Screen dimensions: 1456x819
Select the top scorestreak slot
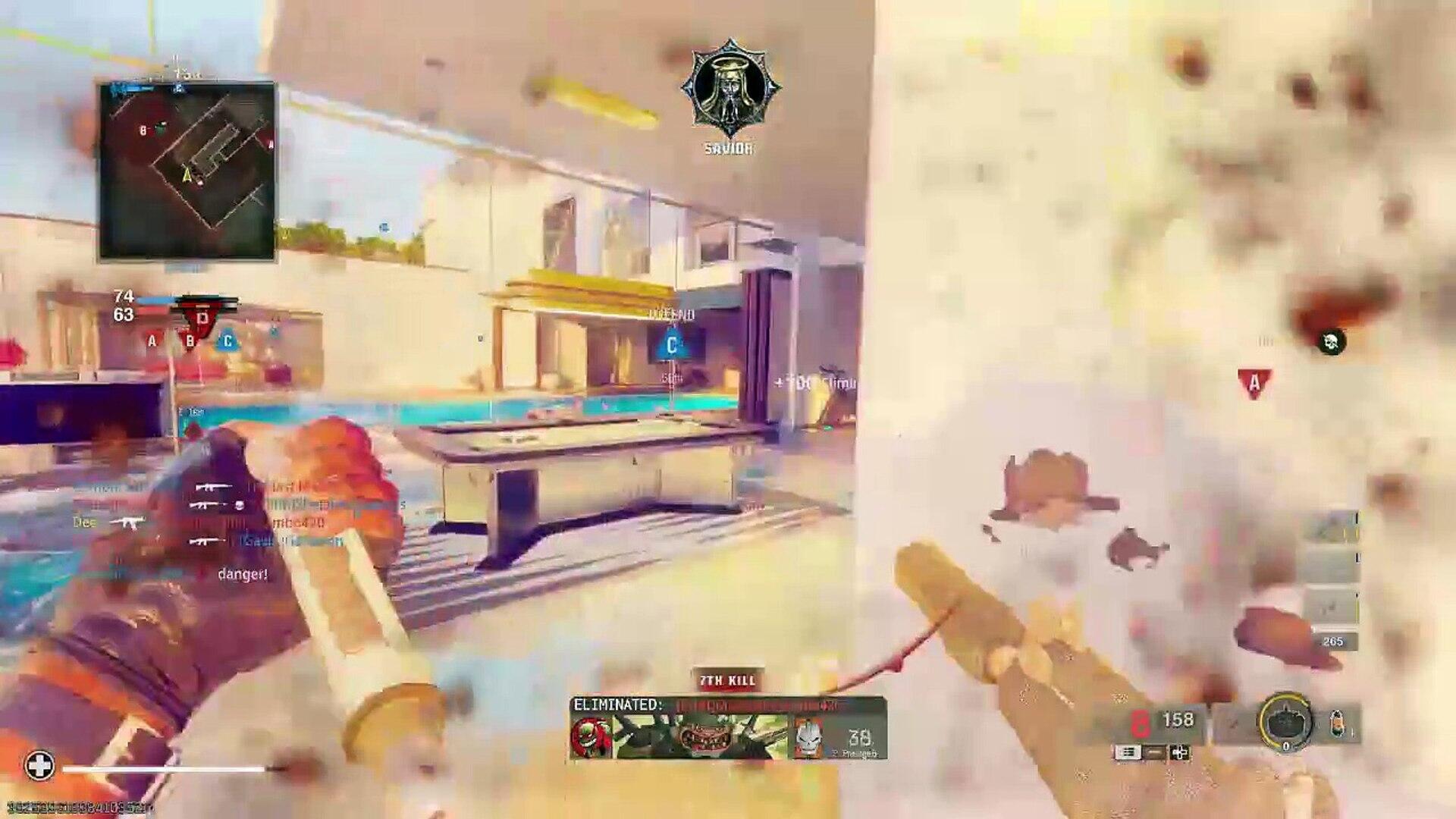click(1332, 528)
